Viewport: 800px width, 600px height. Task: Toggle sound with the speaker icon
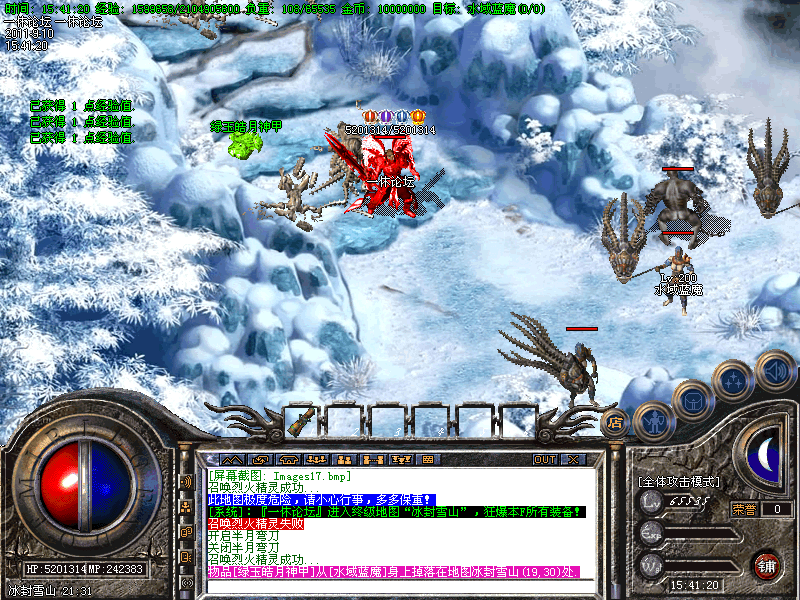coord(773,369)
